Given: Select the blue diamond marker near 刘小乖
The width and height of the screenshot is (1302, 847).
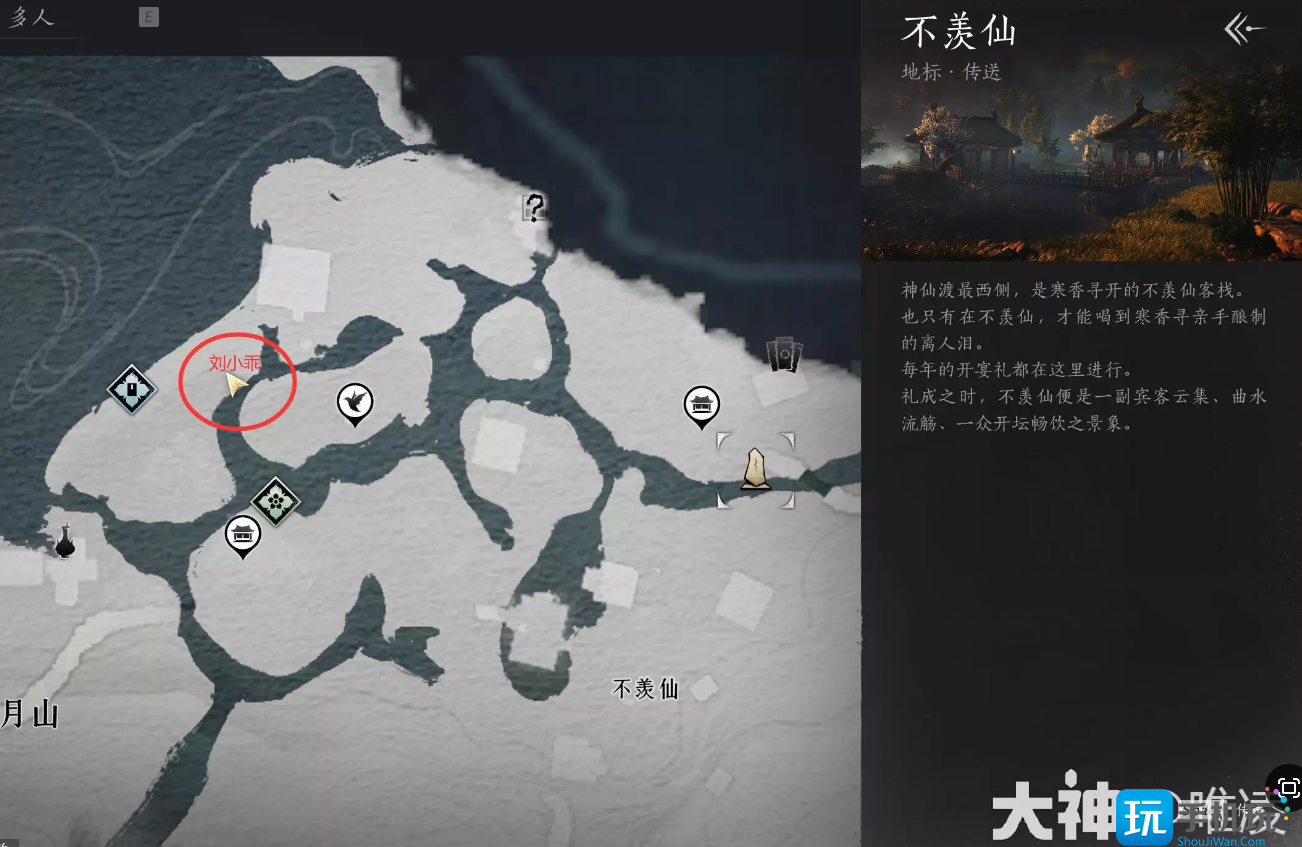Looking at the screenshot, I should (x=130, y=389).
